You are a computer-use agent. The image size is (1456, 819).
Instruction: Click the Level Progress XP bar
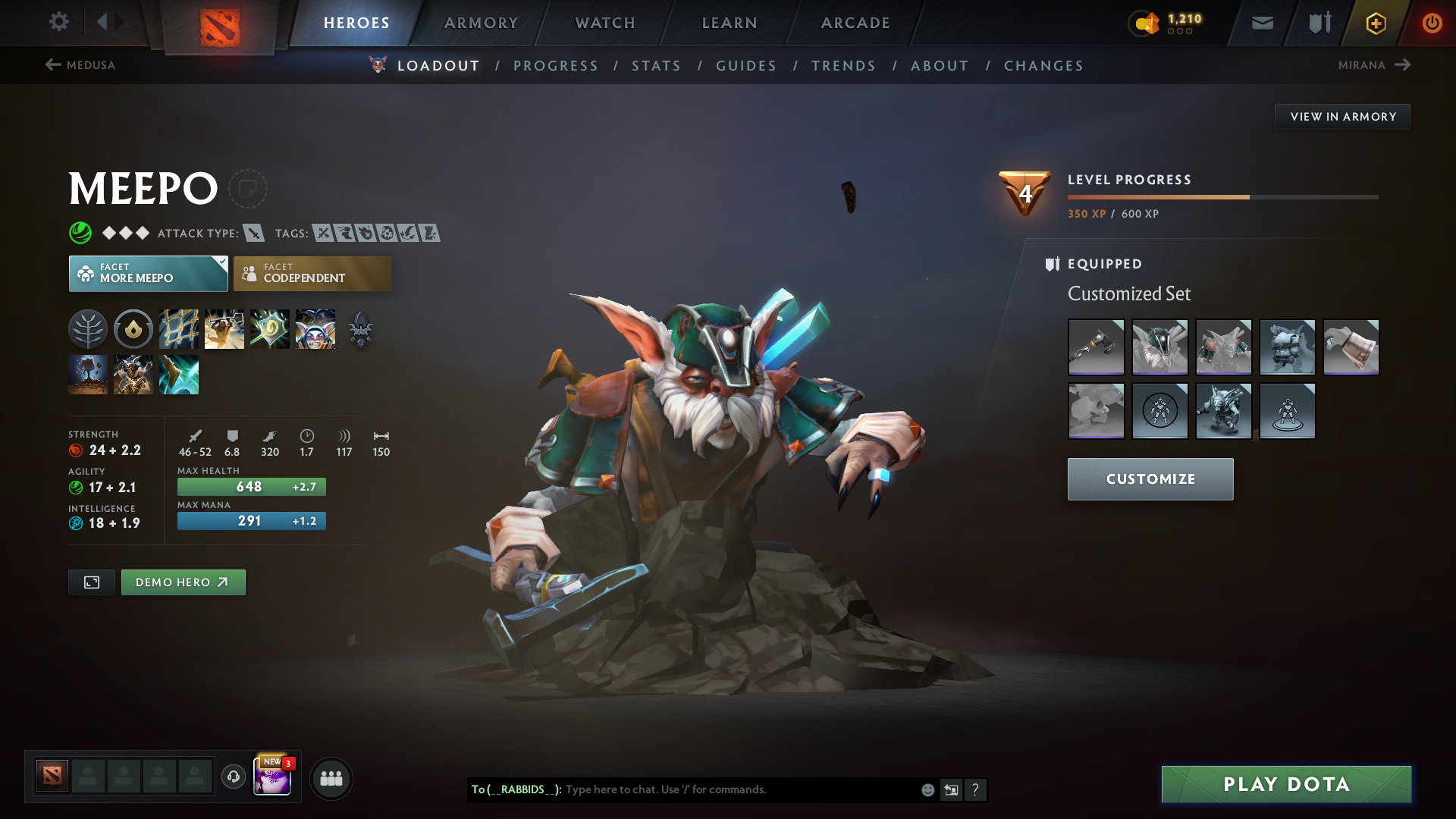point(1221,196)
